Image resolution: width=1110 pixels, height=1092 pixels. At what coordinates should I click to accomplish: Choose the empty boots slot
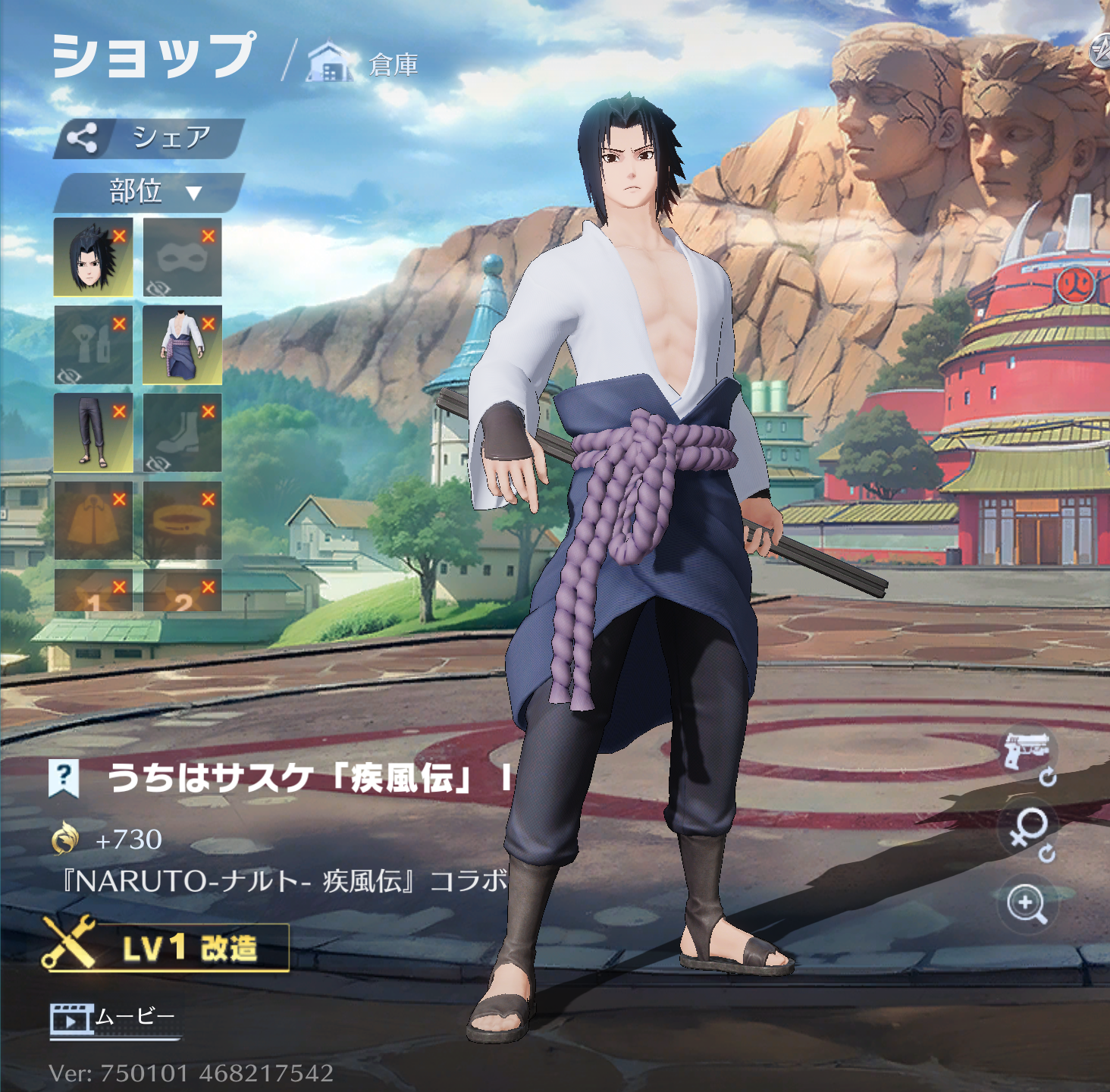[x=182, y=432]
